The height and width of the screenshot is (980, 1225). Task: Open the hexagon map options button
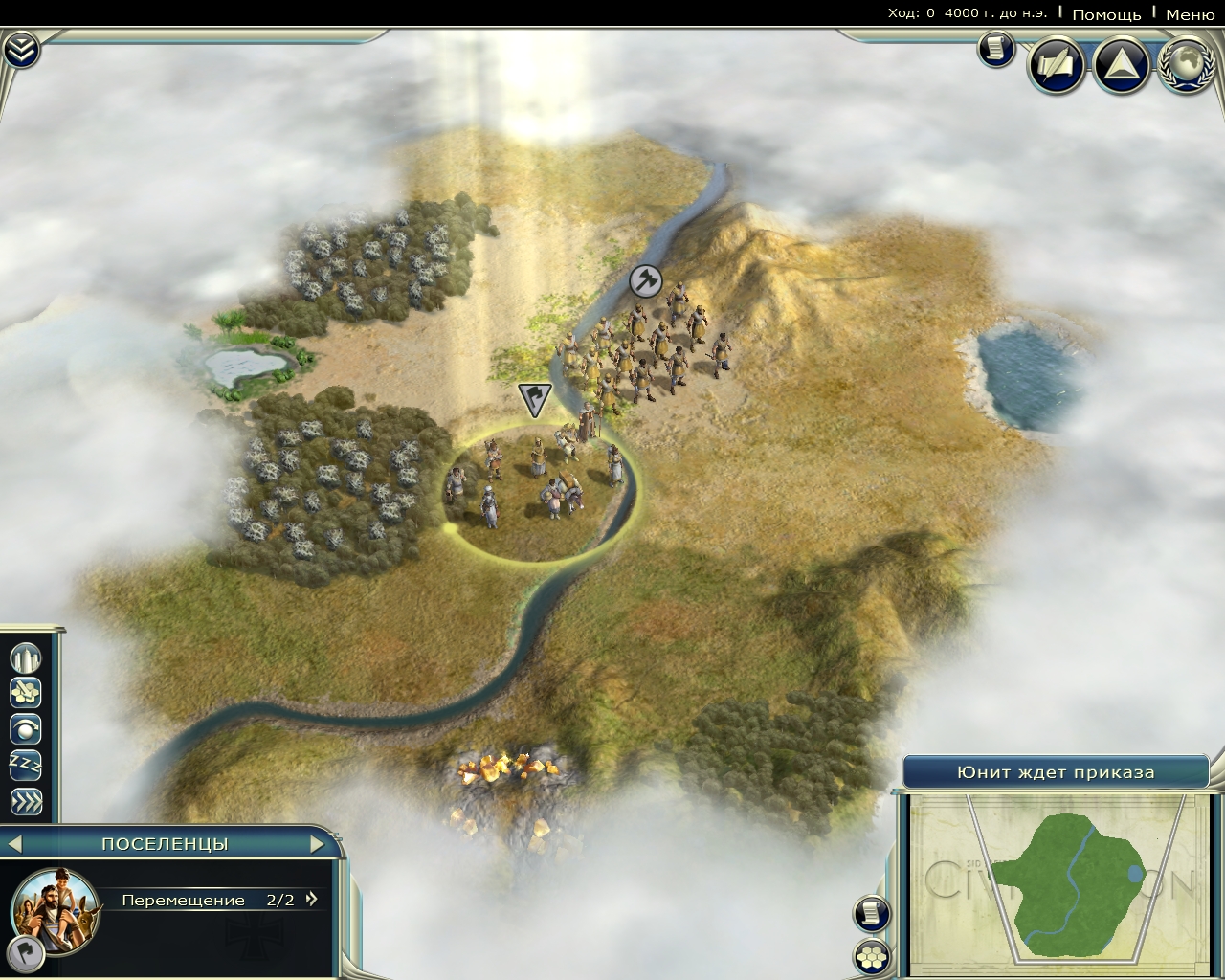click(872, 955)
